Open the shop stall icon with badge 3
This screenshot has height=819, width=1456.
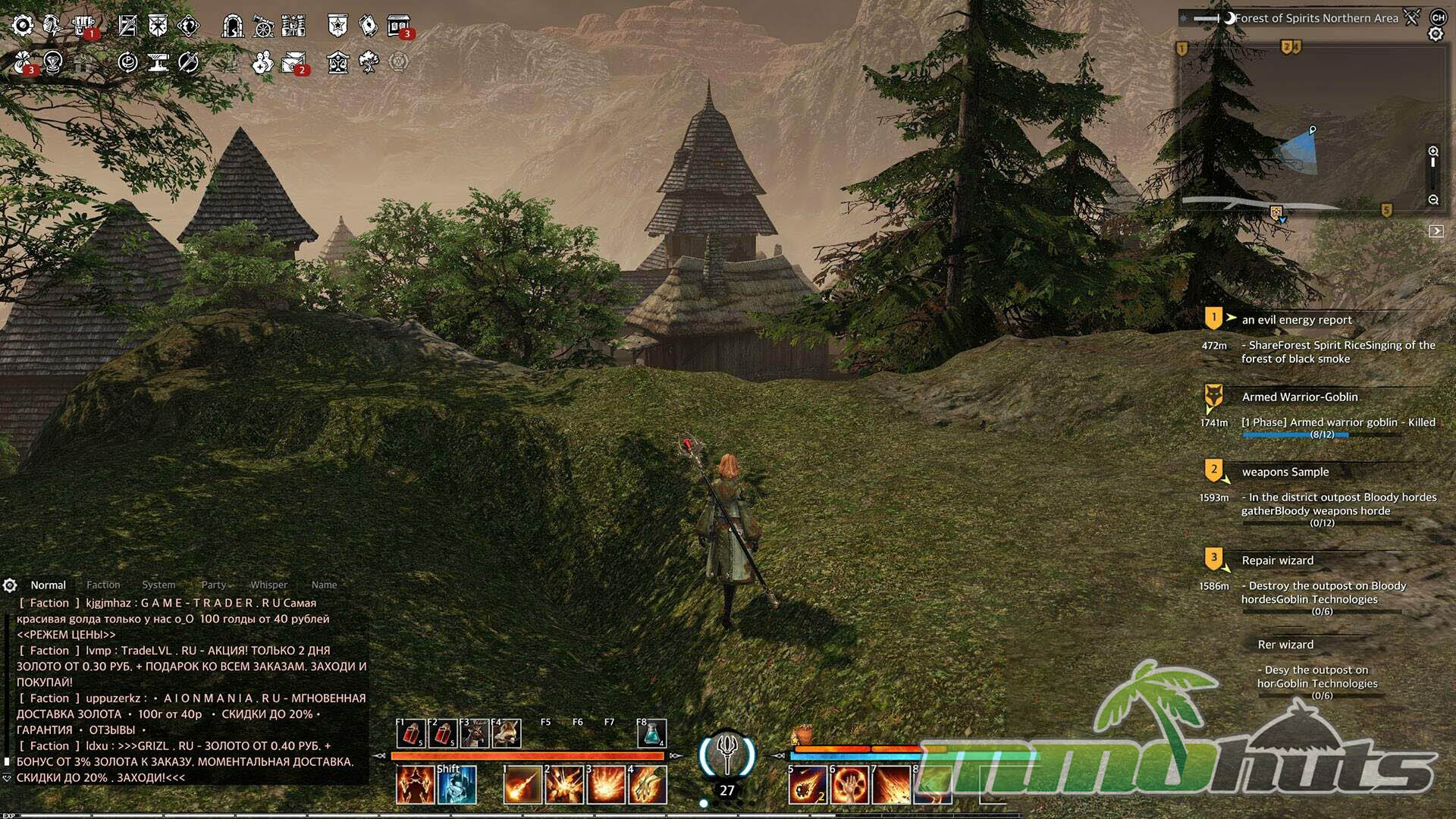pos(398,26)
